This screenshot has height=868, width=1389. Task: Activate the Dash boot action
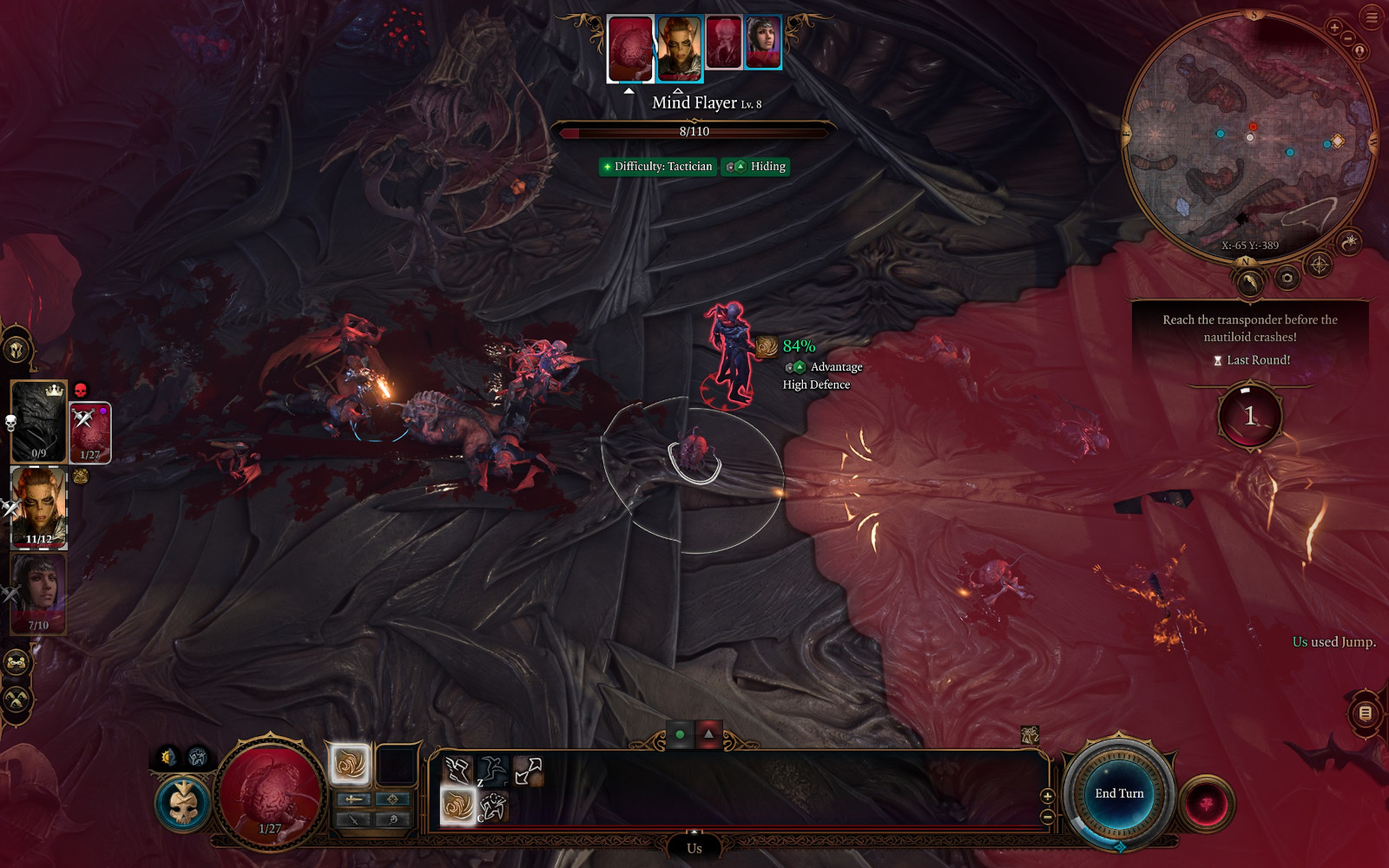457,770
